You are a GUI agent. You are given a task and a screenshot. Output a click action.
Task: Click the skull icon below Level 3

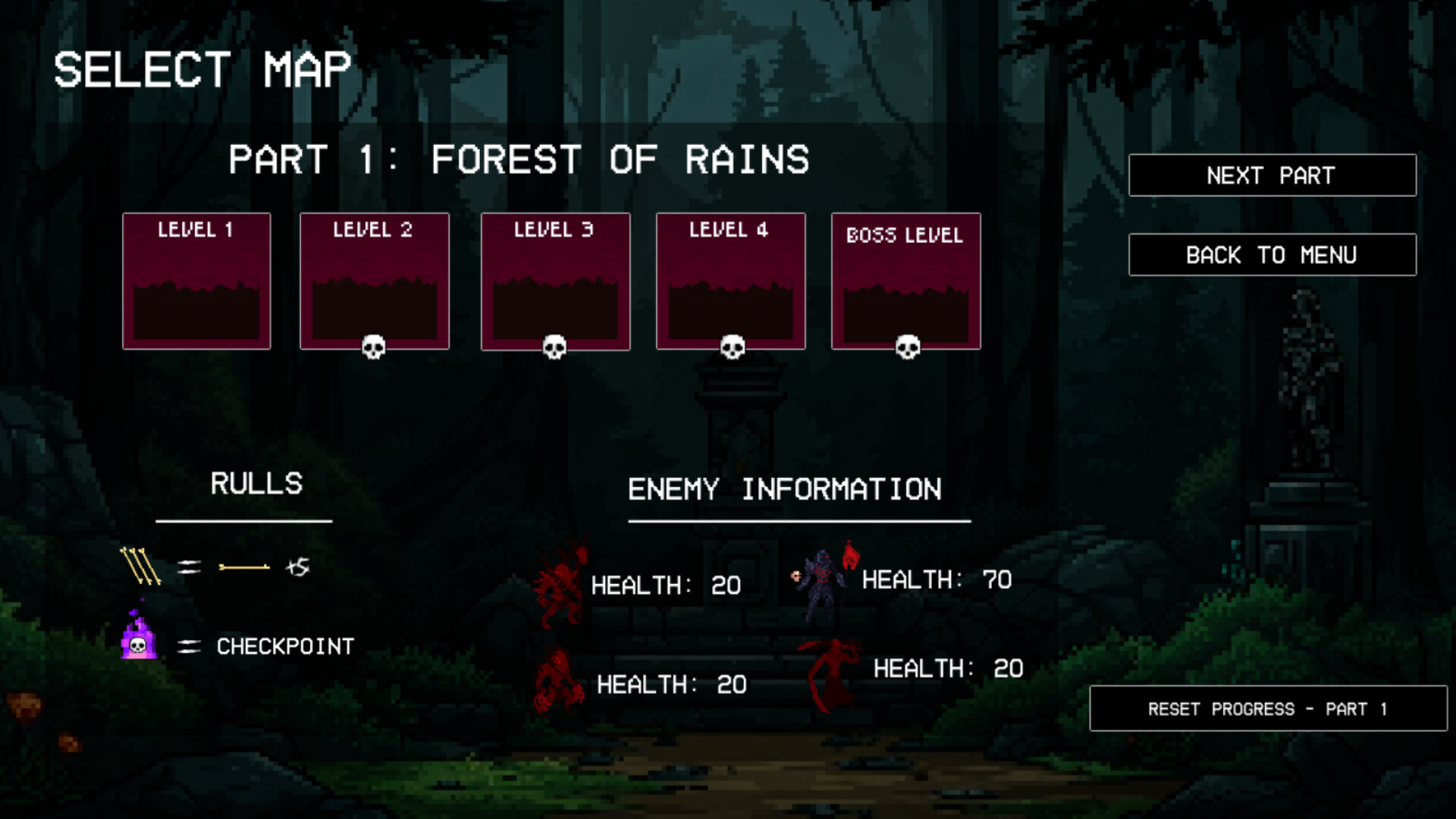tap(554, 347)
